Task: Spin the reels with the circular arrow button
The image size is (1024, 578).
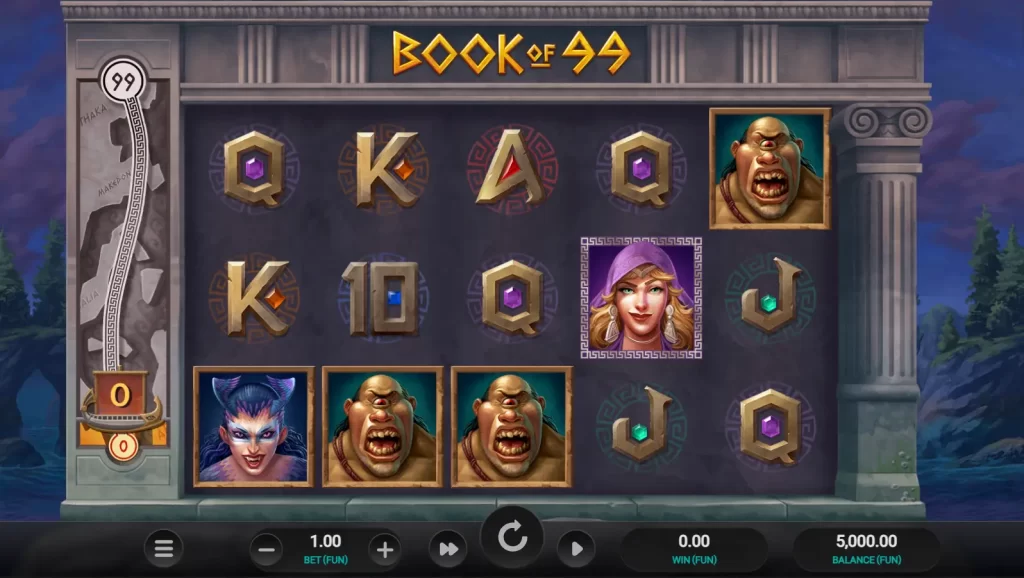Action: tap(513, 539)
